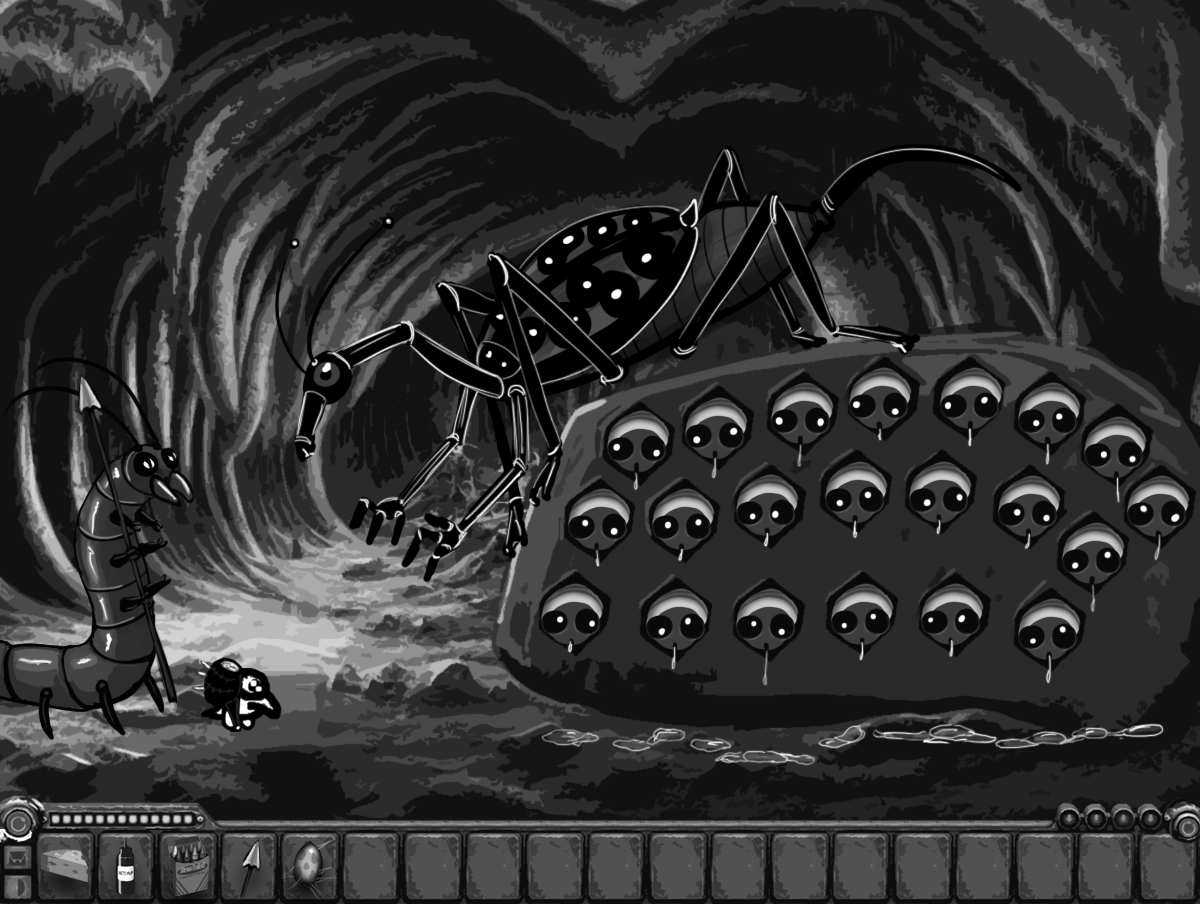The height and width of the screenshot is (904, 1200).
Task: Click the round dial in the left corner
Action: click(17, 821)
